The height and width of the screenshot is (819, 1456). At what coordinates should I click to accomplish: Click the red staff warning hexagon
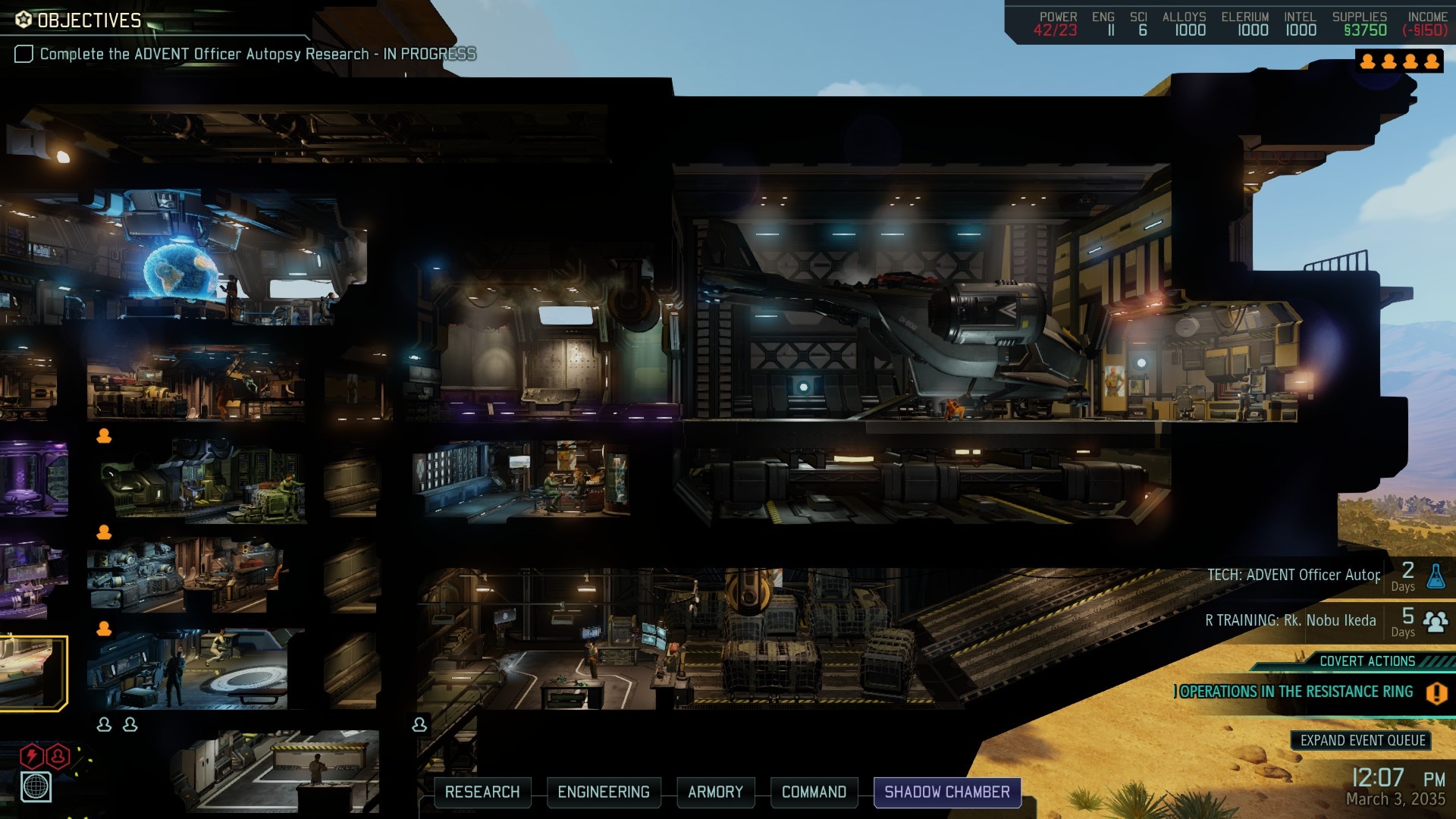click(58, 755)
